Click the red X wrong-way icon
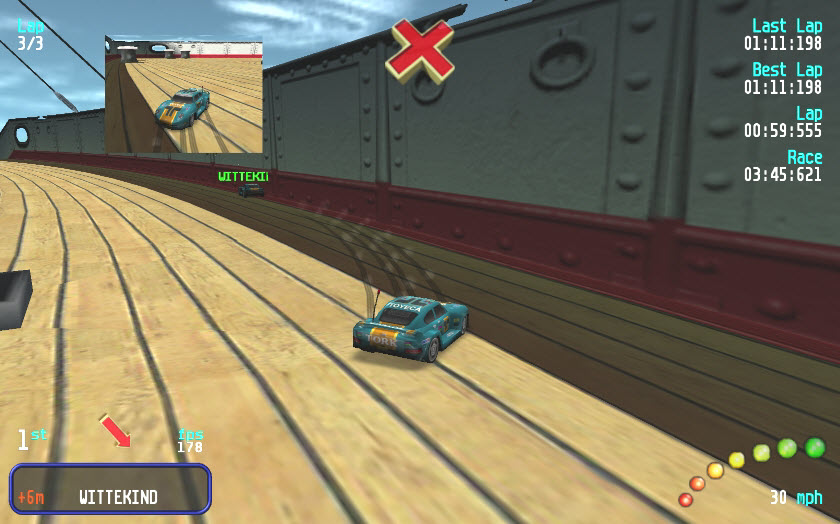The width and height of the screenshot is (840, 524). click(420, 47)
